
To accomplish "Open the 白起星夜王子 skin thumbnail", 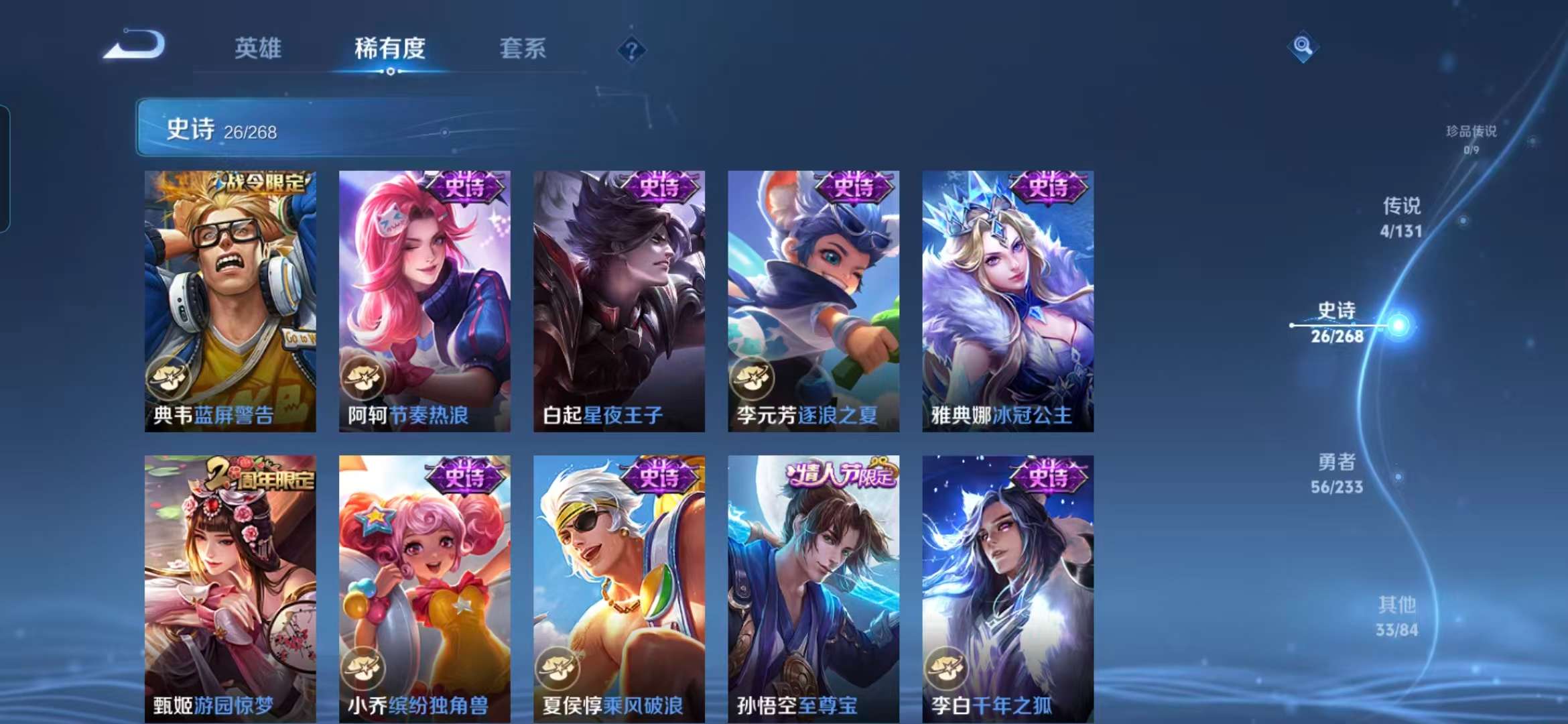I will click(616, 302).
